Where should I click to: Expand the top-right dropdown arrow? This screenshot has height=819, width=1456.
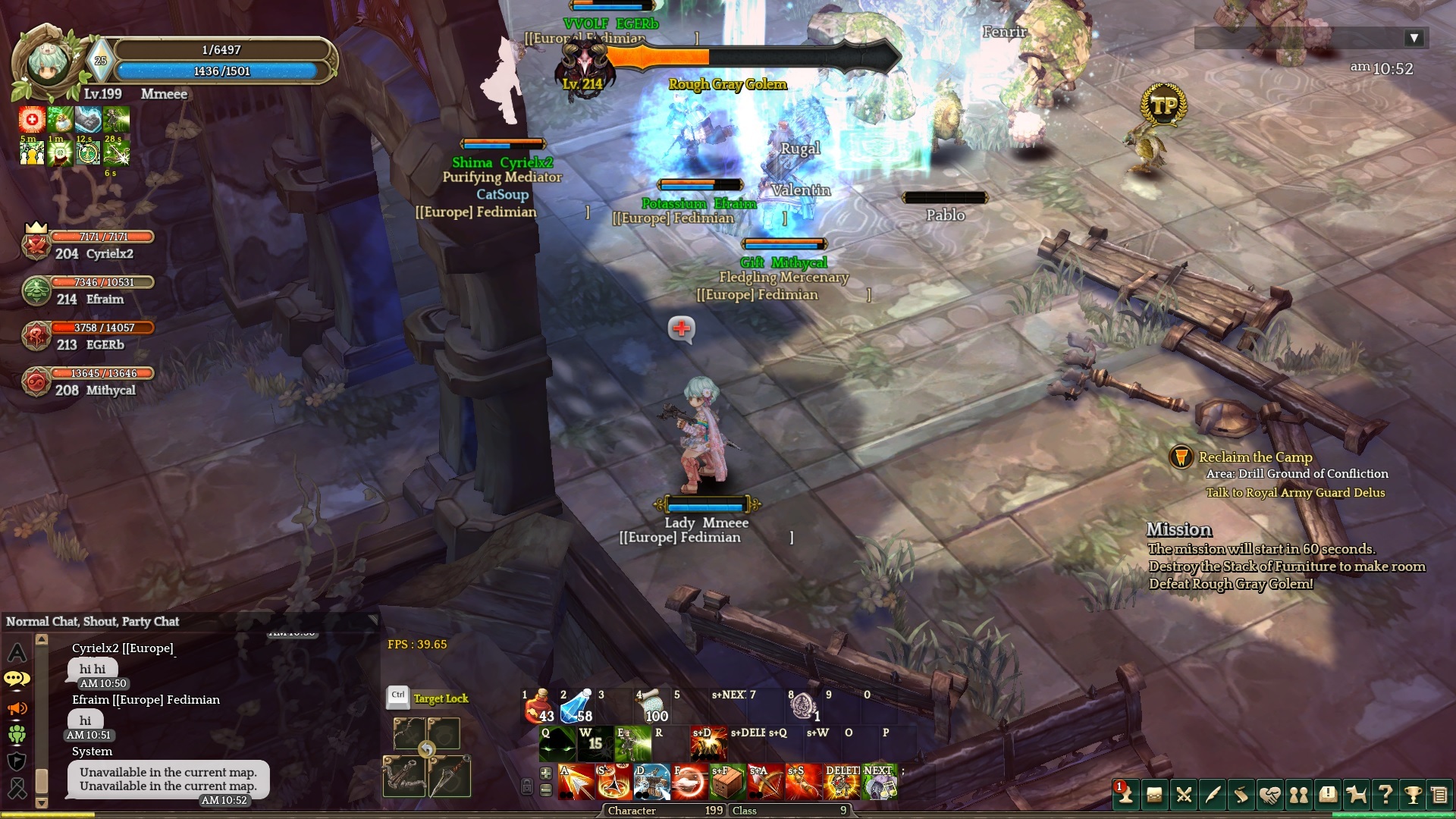[1414, 38]
